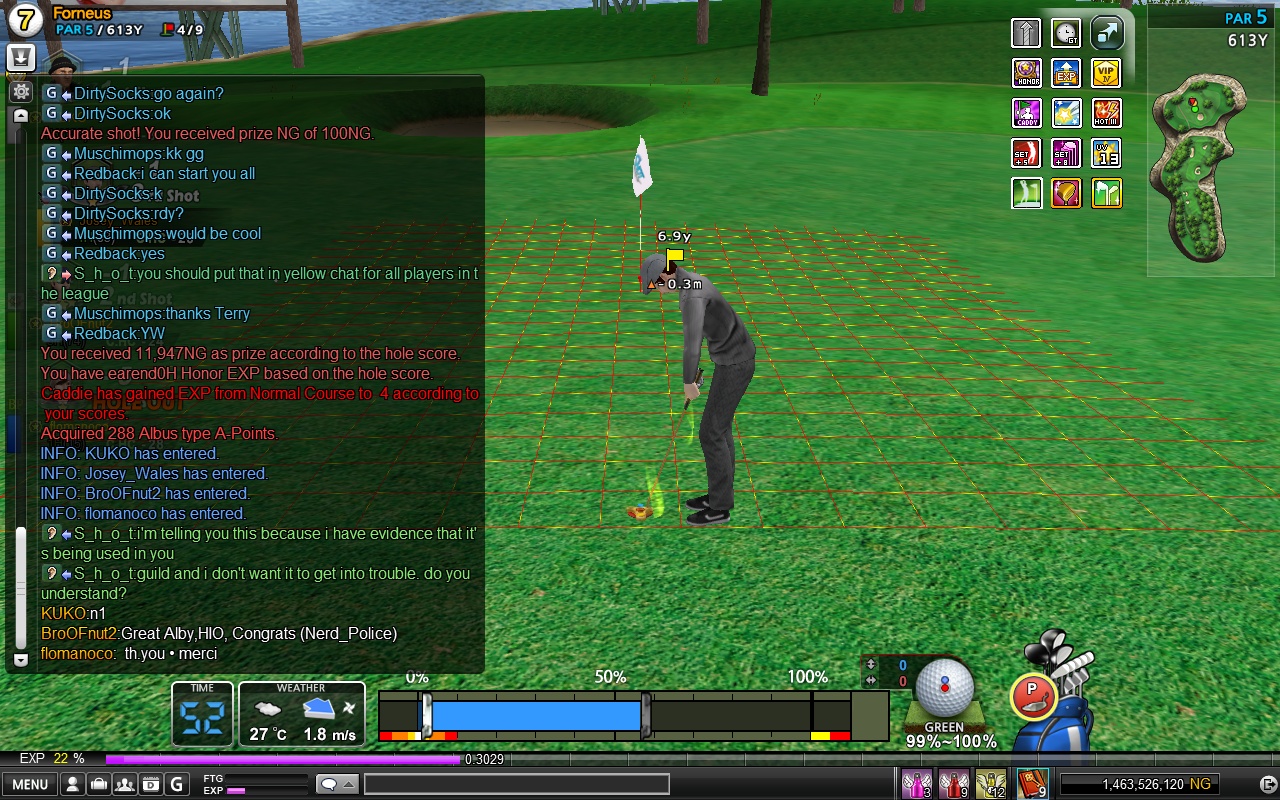This screenshot has height=800, width=1280.
Task: Open the bag inventory icon
Action: click(x=99, y=784)
